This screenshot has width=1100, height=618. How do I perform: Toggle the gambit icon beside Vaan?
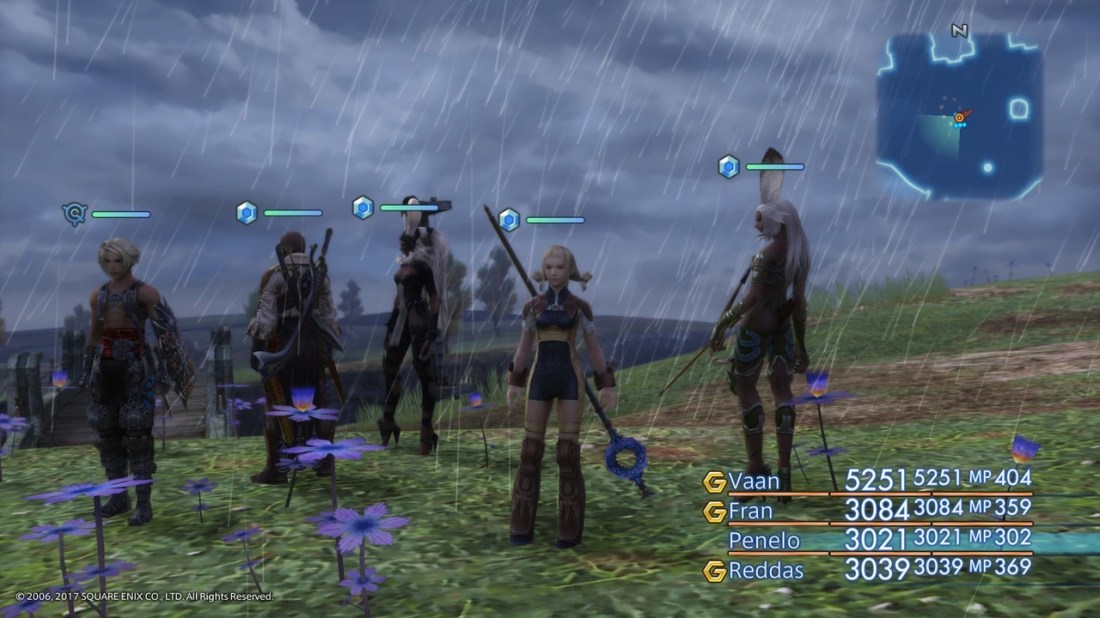714,482
